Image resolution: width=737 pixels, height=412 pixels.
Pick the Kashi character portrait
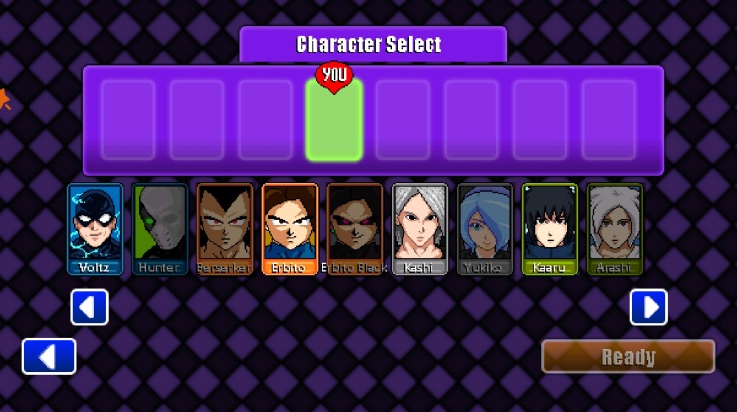click(420, 228)
